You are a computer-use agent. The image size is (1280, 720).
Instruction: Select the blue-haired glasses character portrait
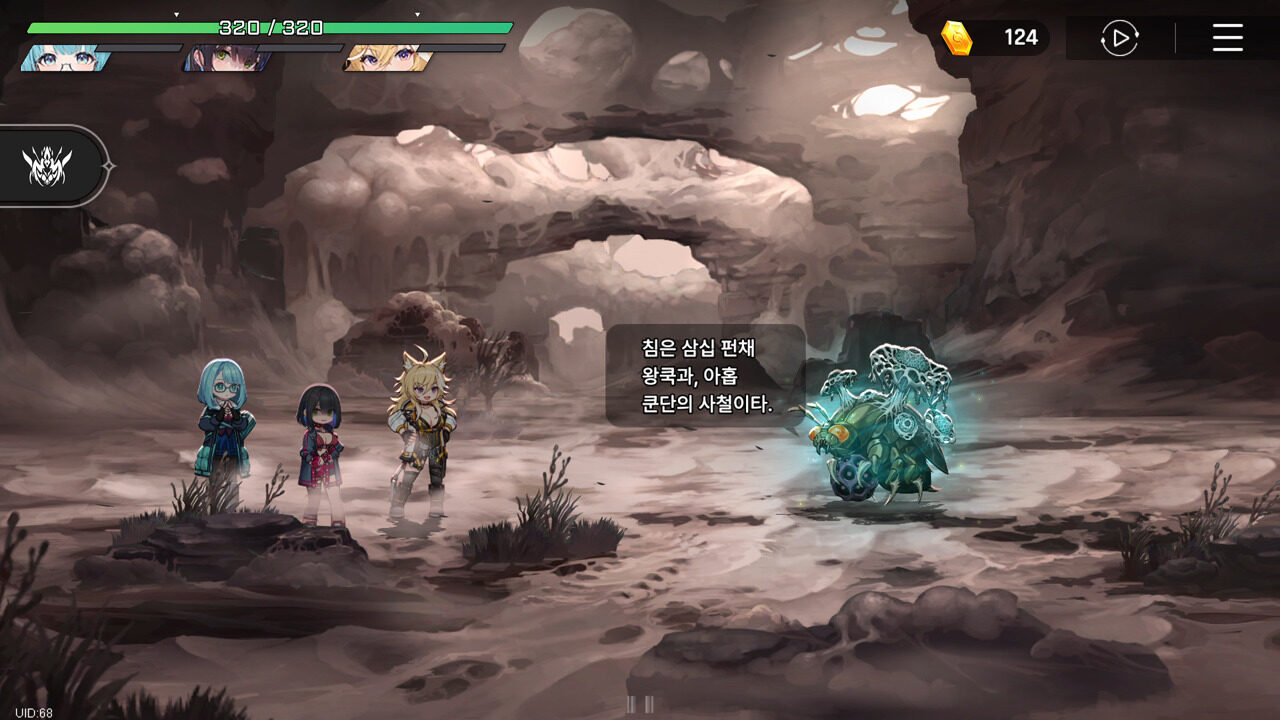coord(65,58)
